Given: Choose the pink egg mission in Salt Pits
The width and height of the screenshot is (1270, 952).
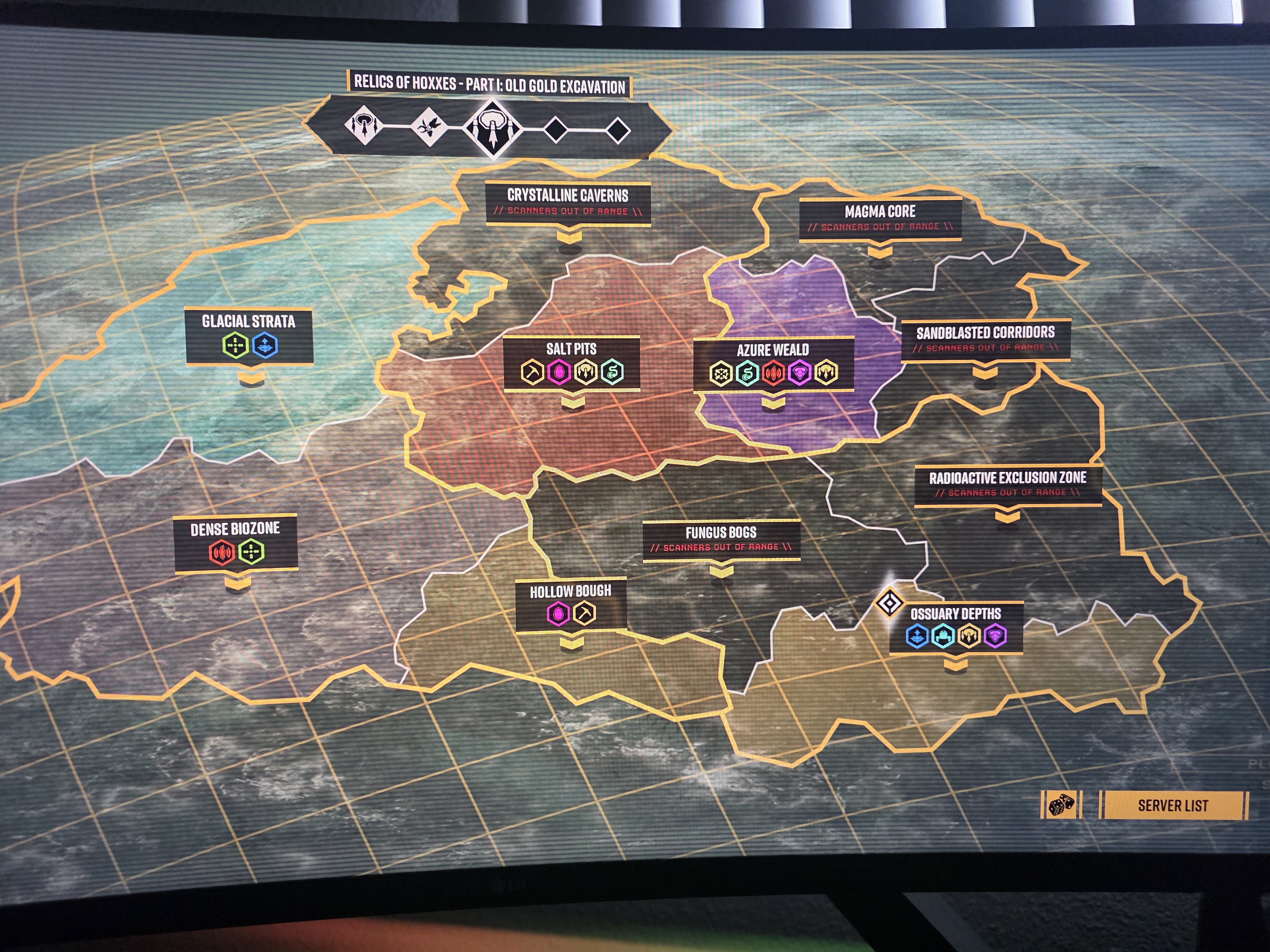Looking at the screenshot, I should click(558, 372).
